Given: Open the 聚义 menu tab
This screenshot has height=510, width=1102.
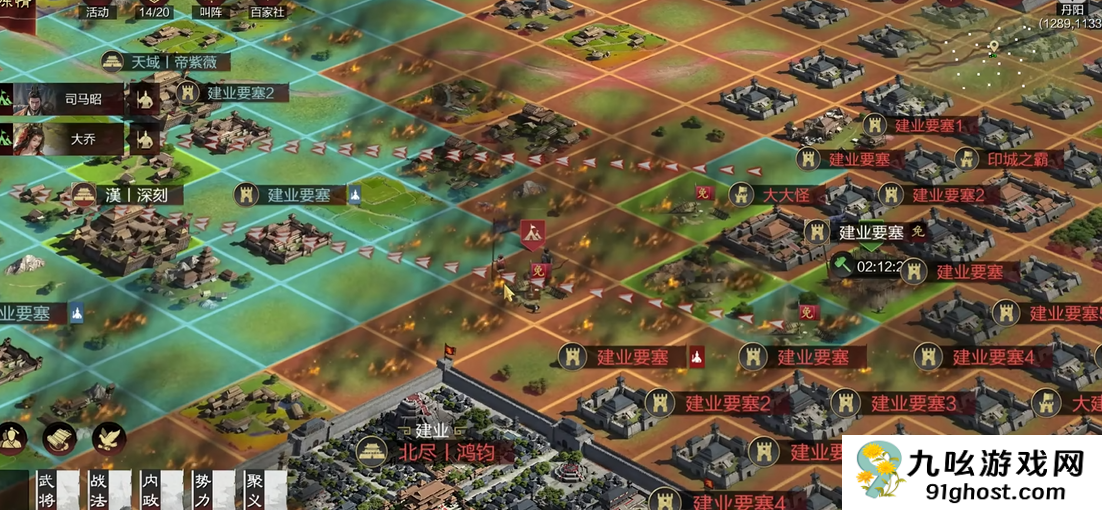Looking at the screenshot, I should [x=255, y=488].
